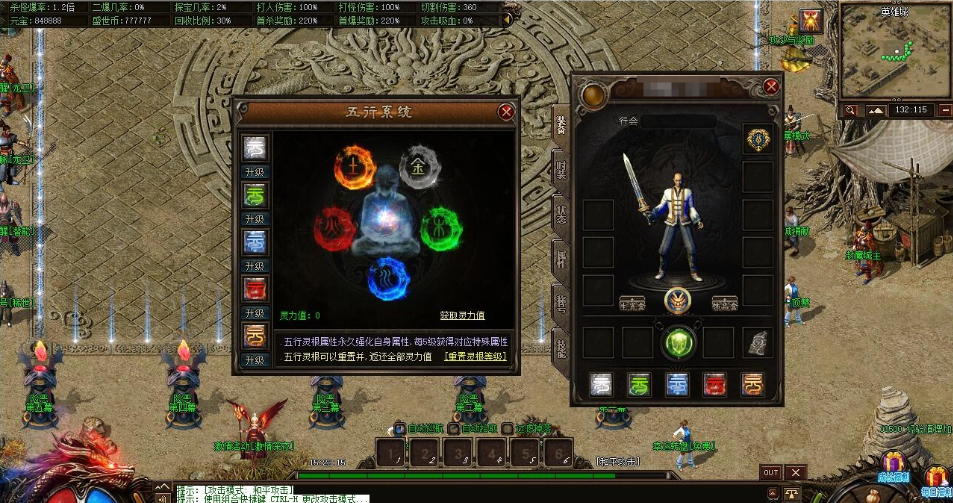Viewport: 953px width, 503px height.
Task: Click the OUT button
Action: [x=770, y=472]
